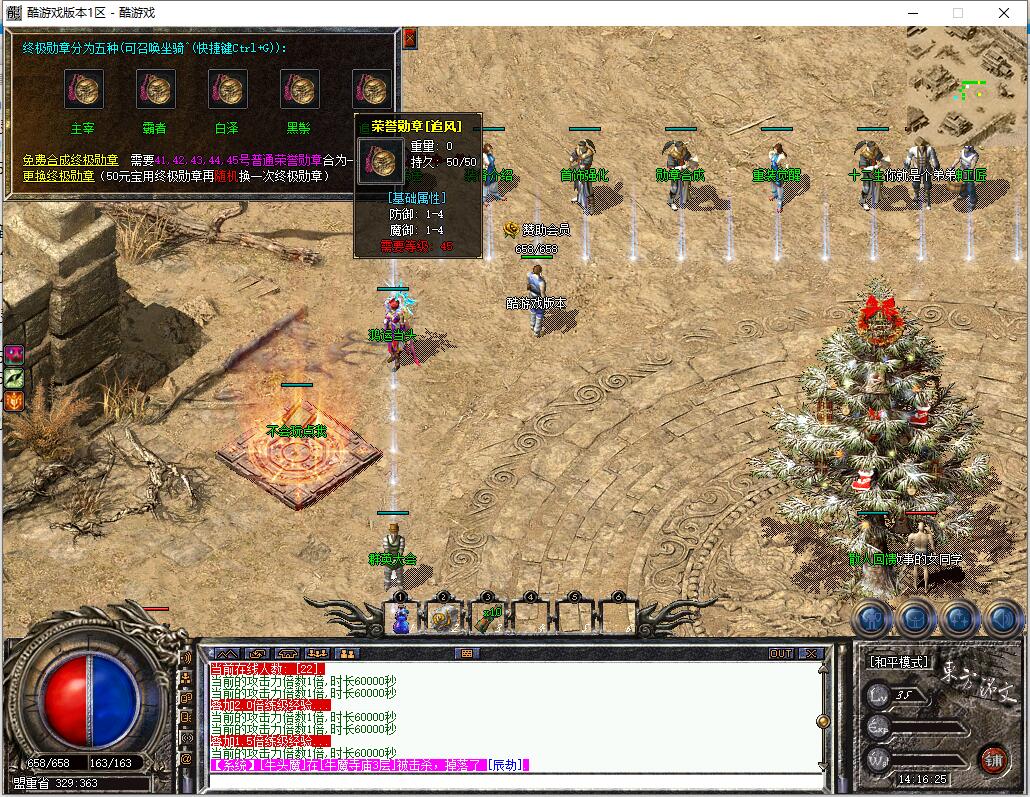Select the item in hotbar slot 2

[x=443, y=619]
